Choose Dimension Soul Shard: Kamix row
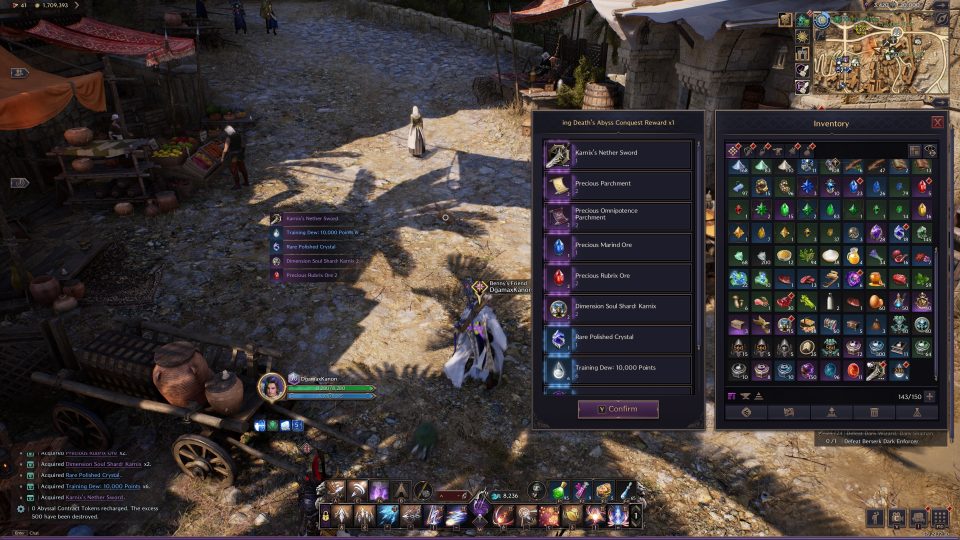The image size is (960, 540). click(618, 308)
